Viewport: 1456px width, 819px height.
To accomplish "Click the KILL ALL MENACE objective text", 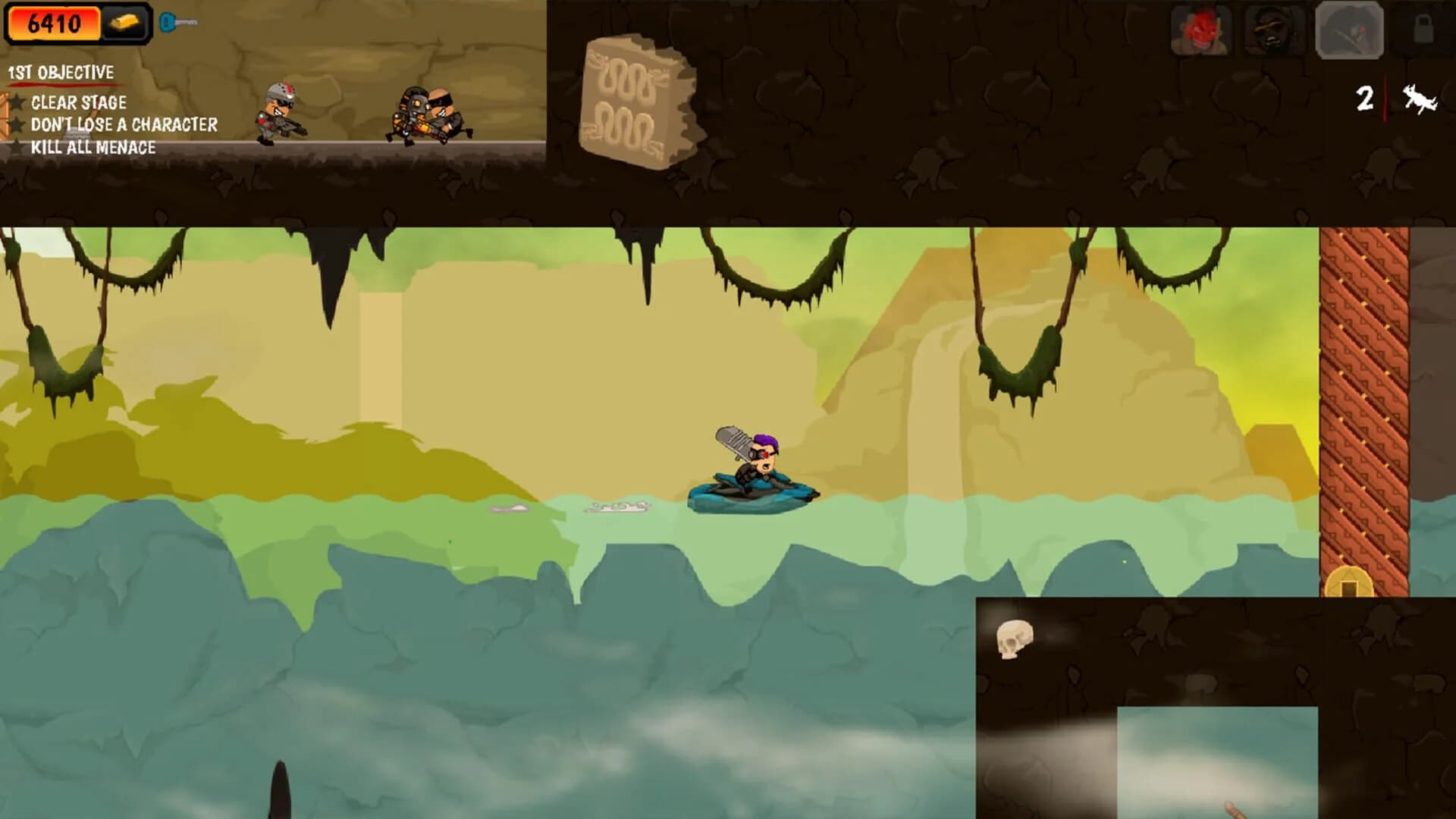I will coord(93,146).
